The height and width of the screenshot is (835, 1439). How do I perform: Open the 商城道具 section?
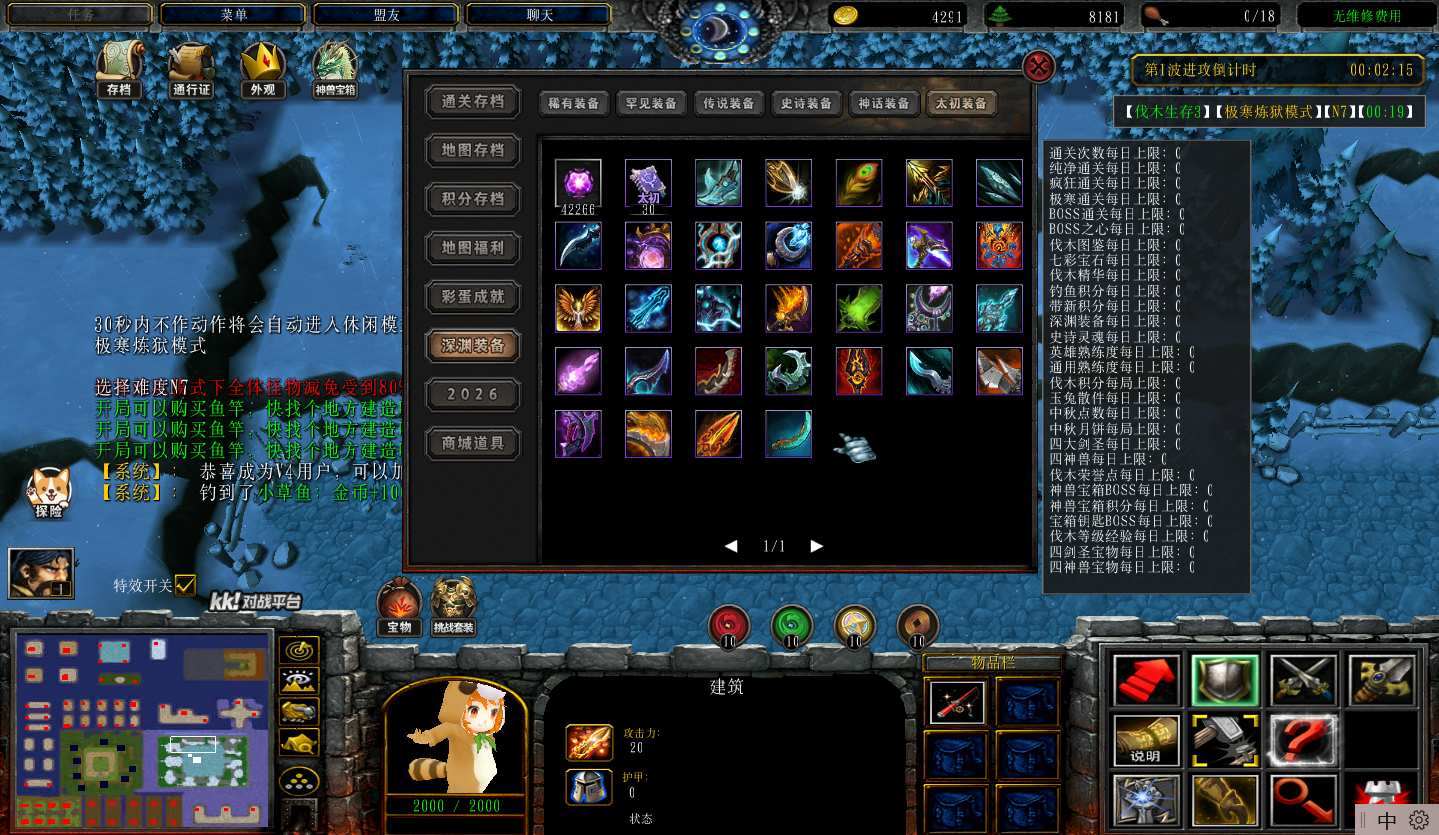click(x=473, y=442)
